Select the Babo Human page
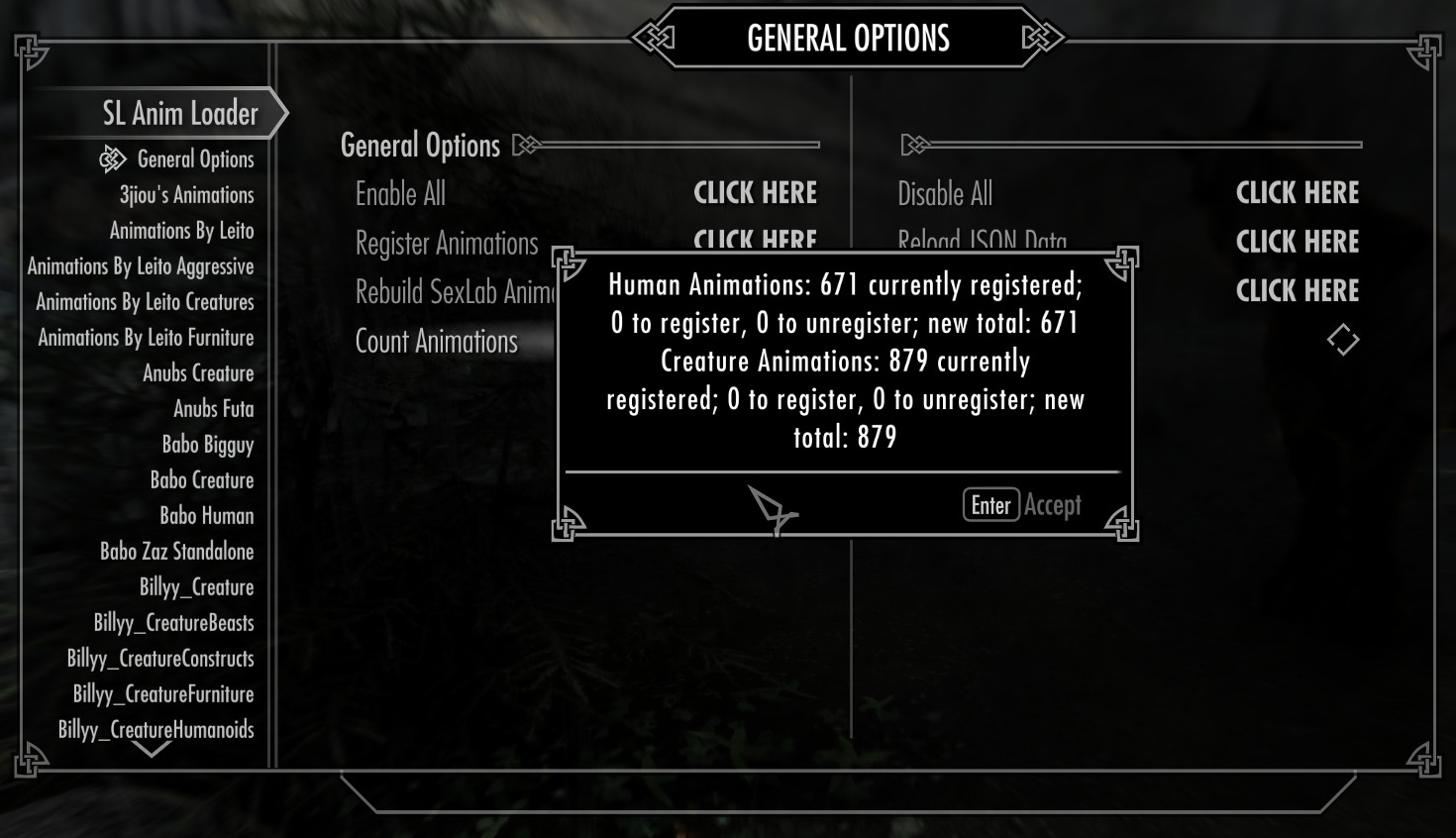Viewport: 1456px width, 838px height. [207, 516]
